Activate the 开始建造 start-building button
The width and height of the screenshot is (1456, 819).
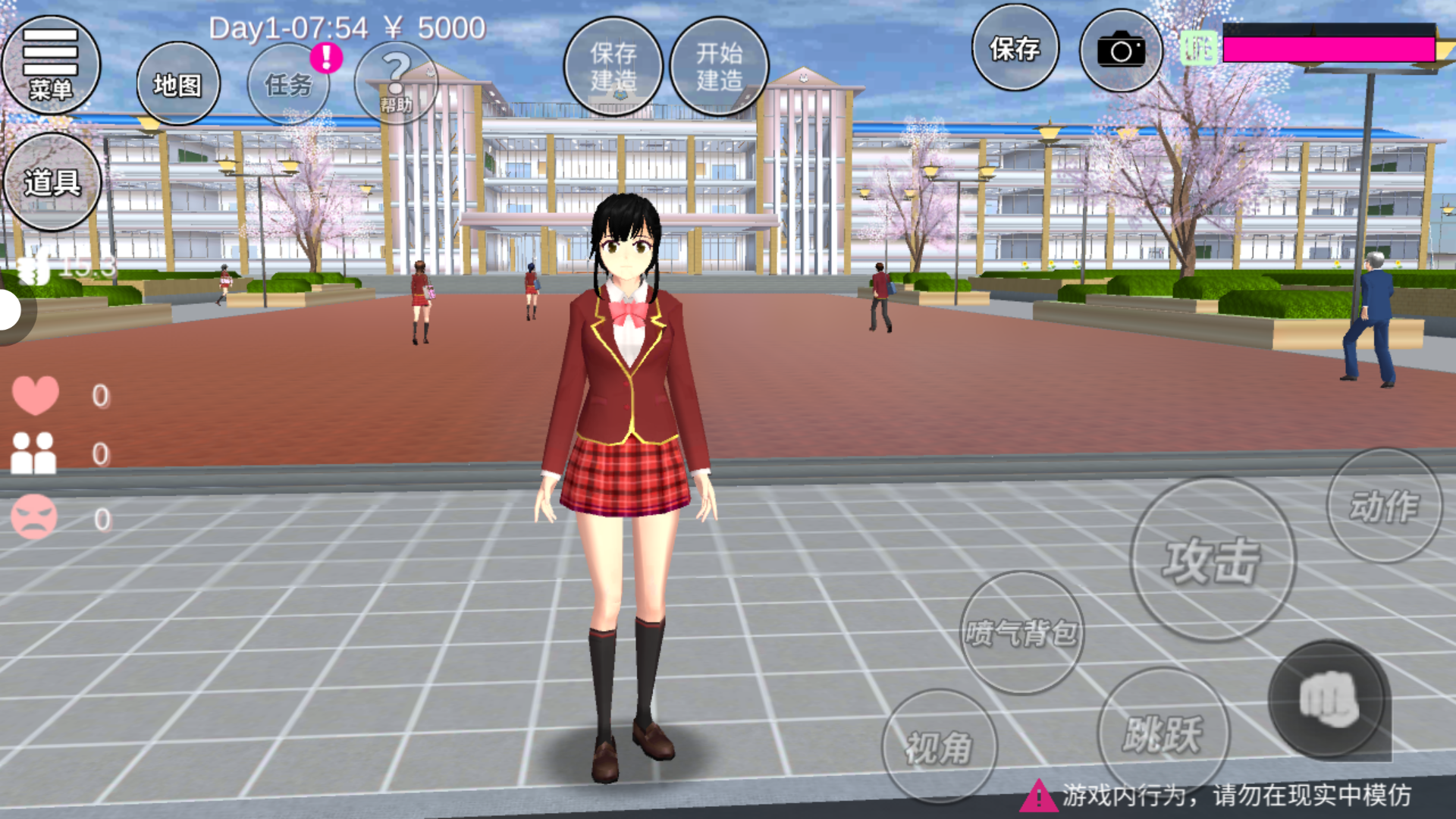pos(719,67)
